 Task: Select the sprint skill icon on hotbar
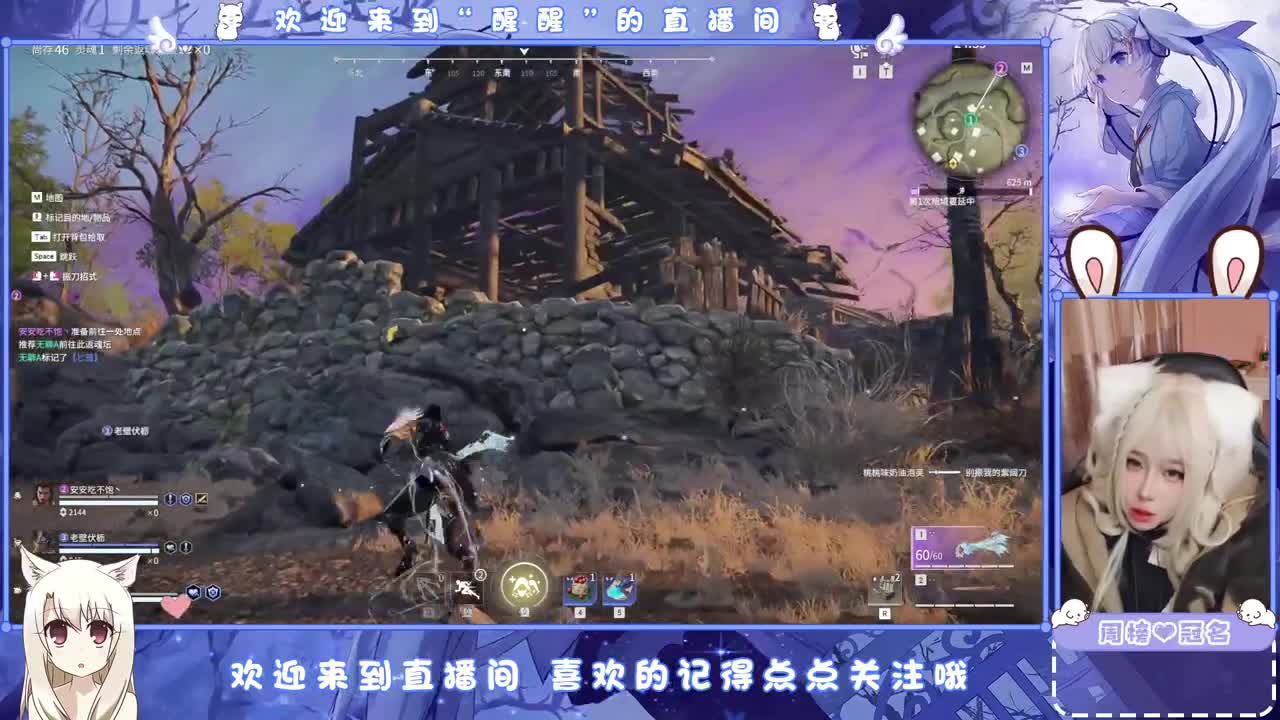(467, 588)
